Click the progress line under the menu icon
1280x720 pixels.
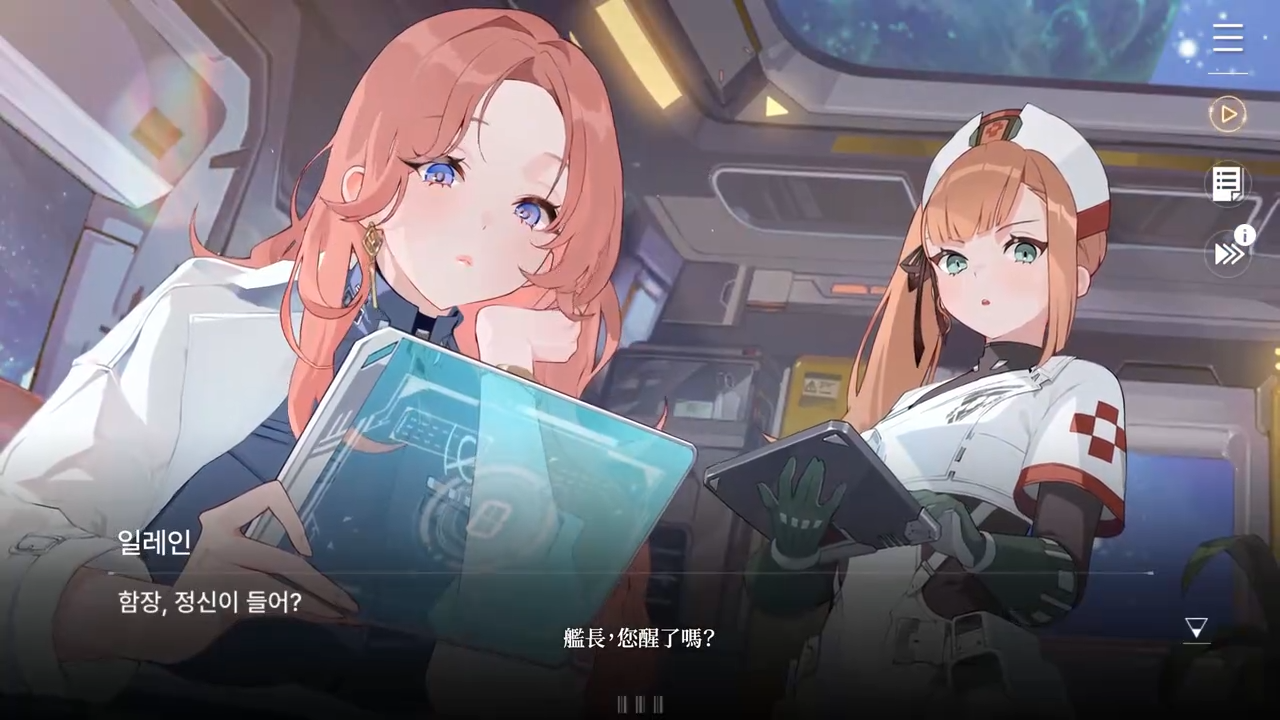click(1227, 73)
